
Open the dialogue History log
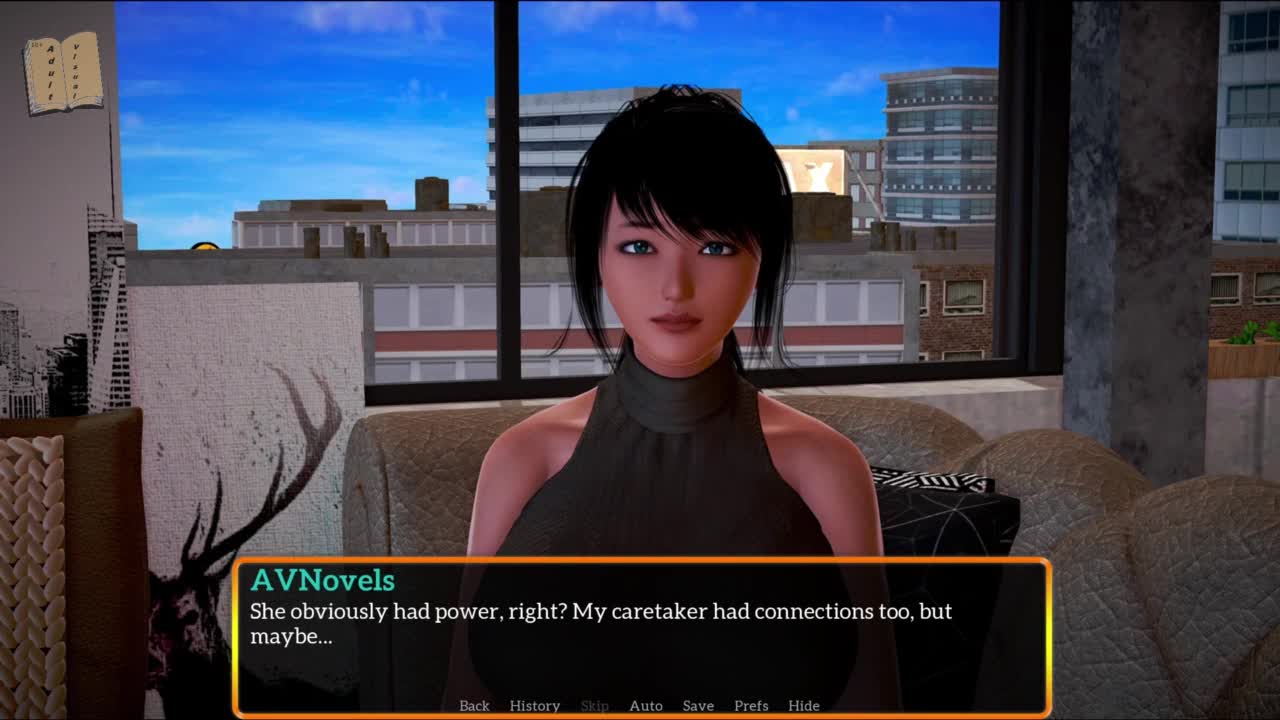[534, 705]
